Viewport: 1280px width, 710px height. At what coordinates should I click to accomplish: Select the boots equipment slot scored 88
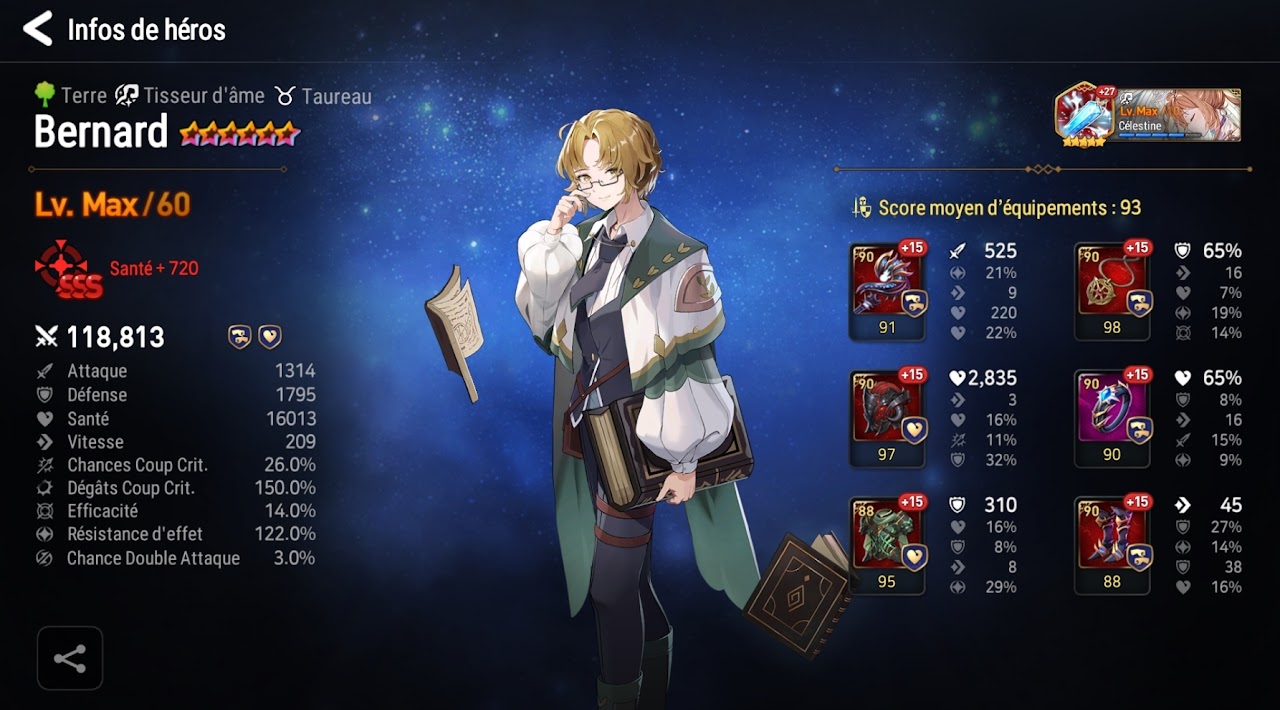point(1112,545)
